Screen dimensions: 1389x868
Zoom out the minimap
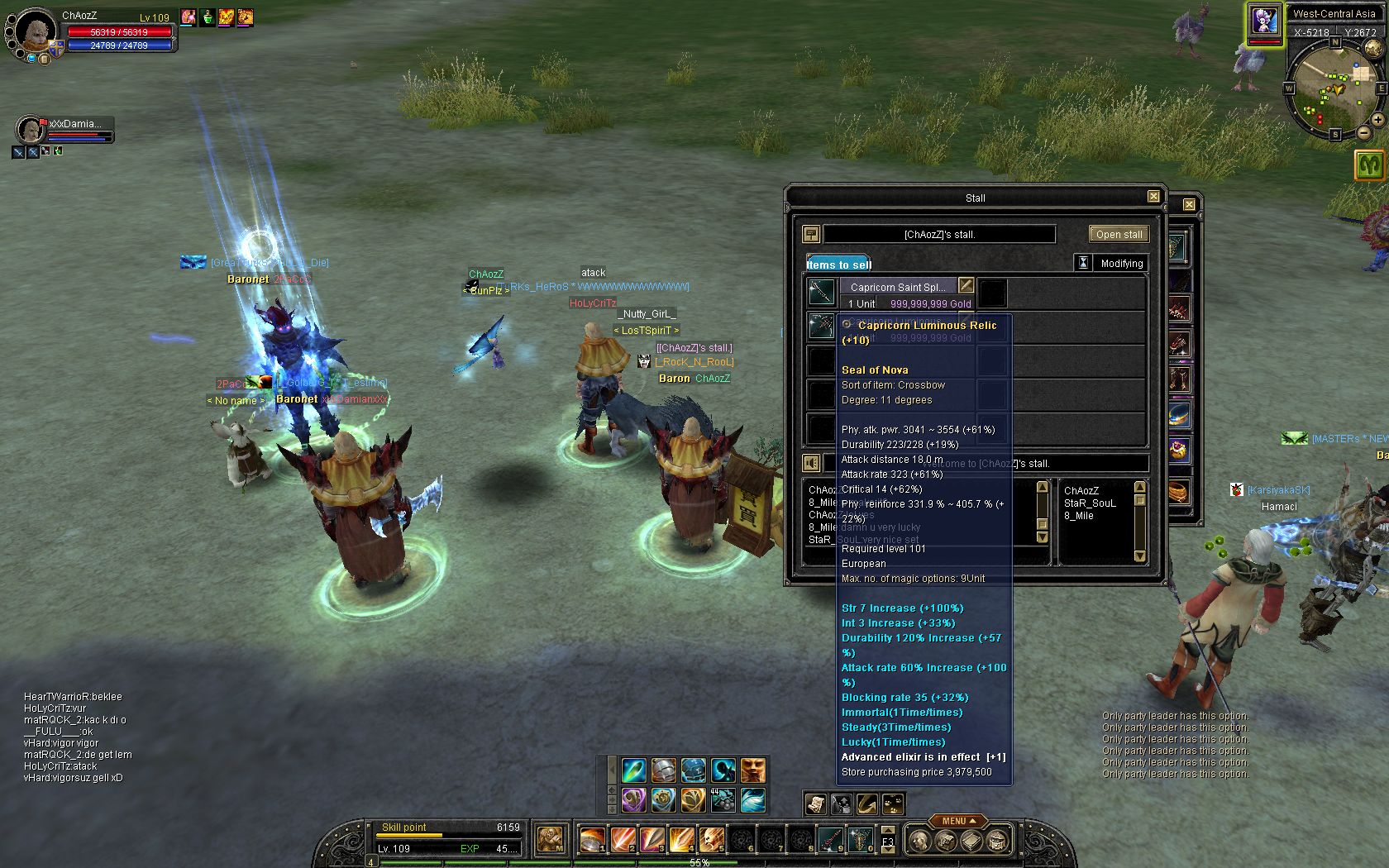1364,132
